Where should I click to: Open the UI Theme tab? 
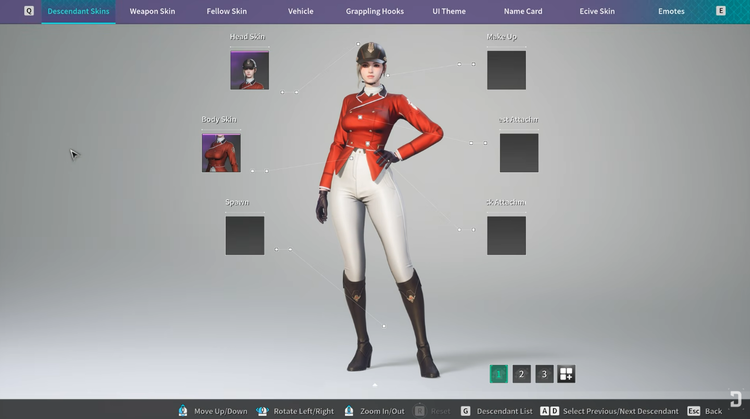pos(449,11)
